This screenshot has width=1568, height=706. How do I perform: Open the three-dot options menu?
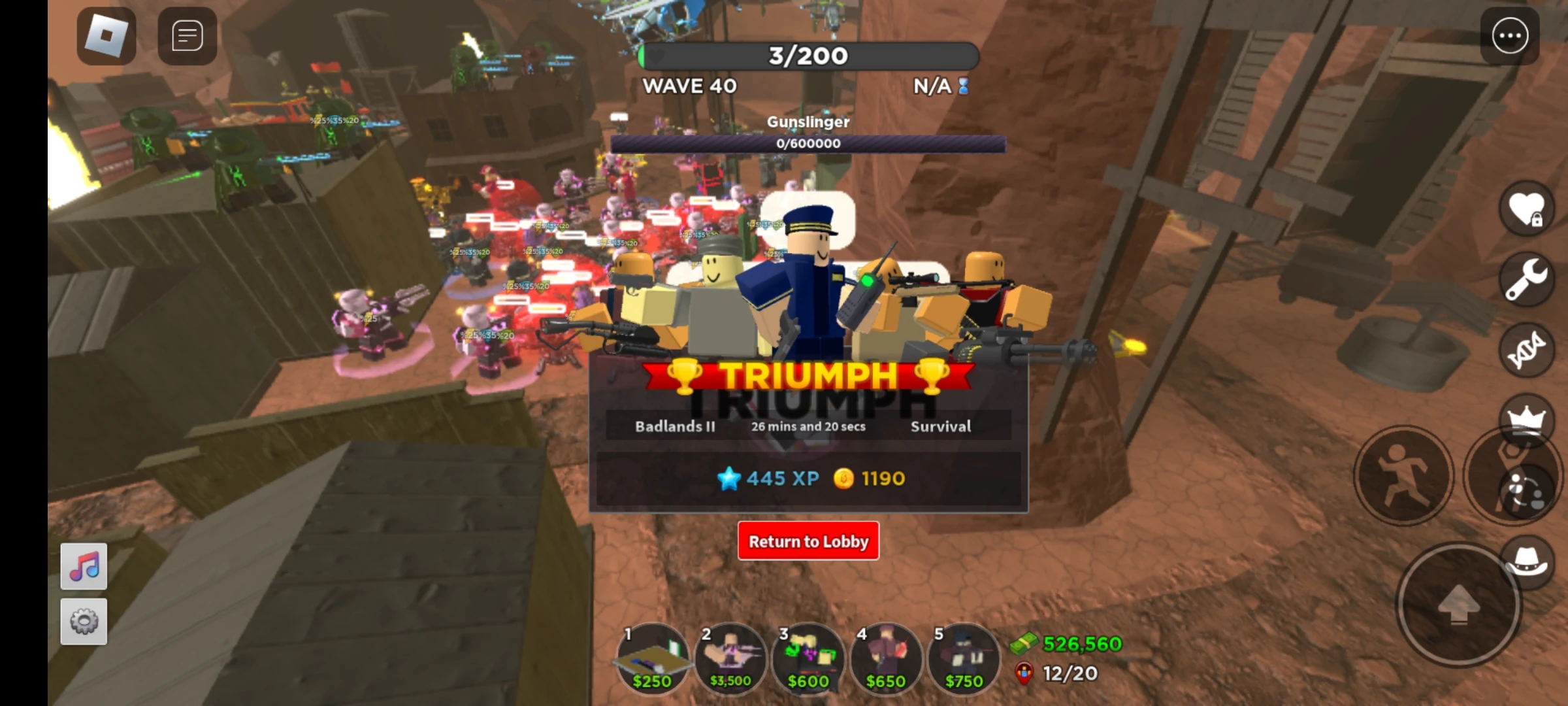coord(1510,36)
